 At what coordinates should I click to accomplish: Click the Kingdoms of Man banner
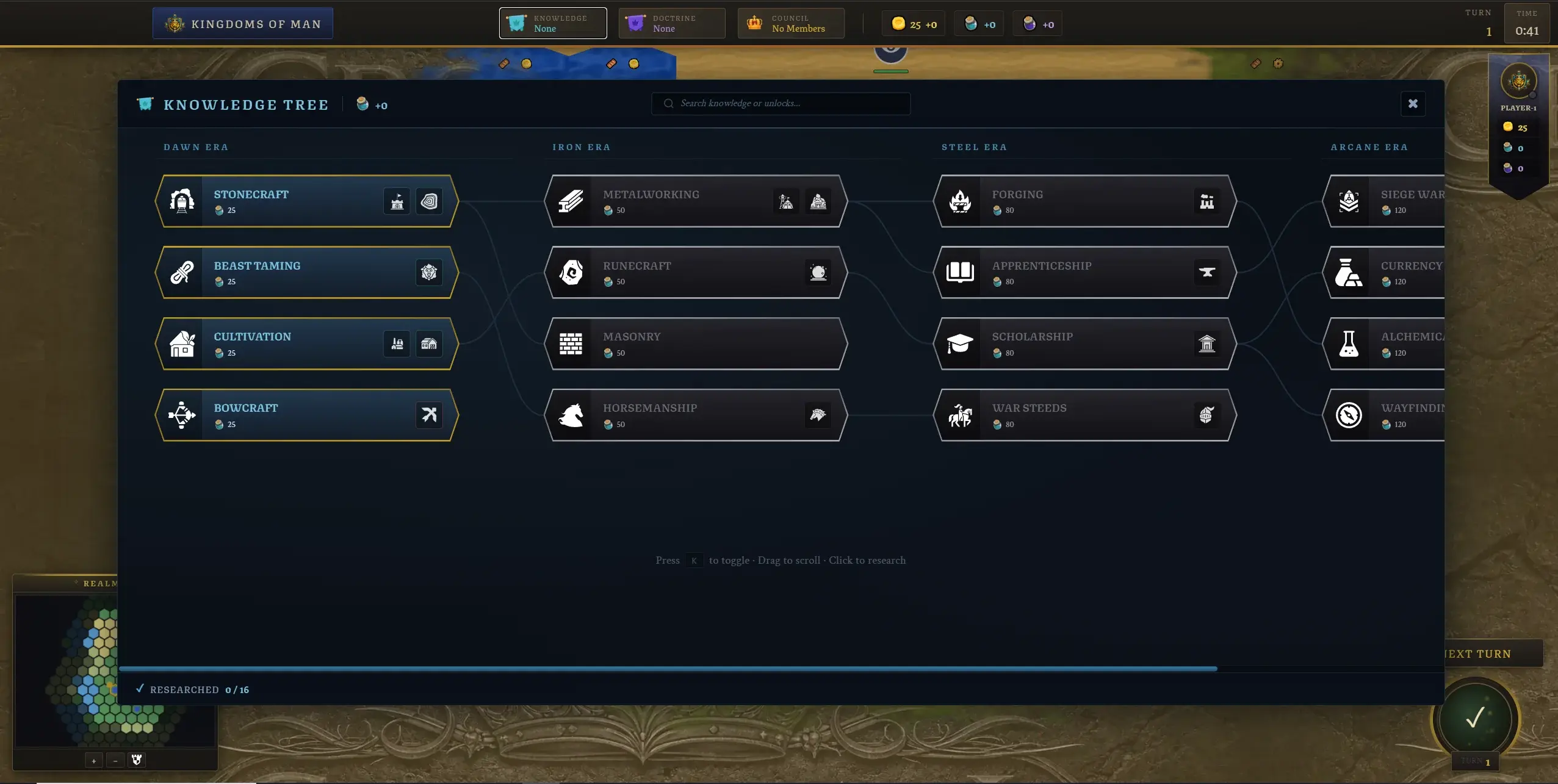point(243,24)
